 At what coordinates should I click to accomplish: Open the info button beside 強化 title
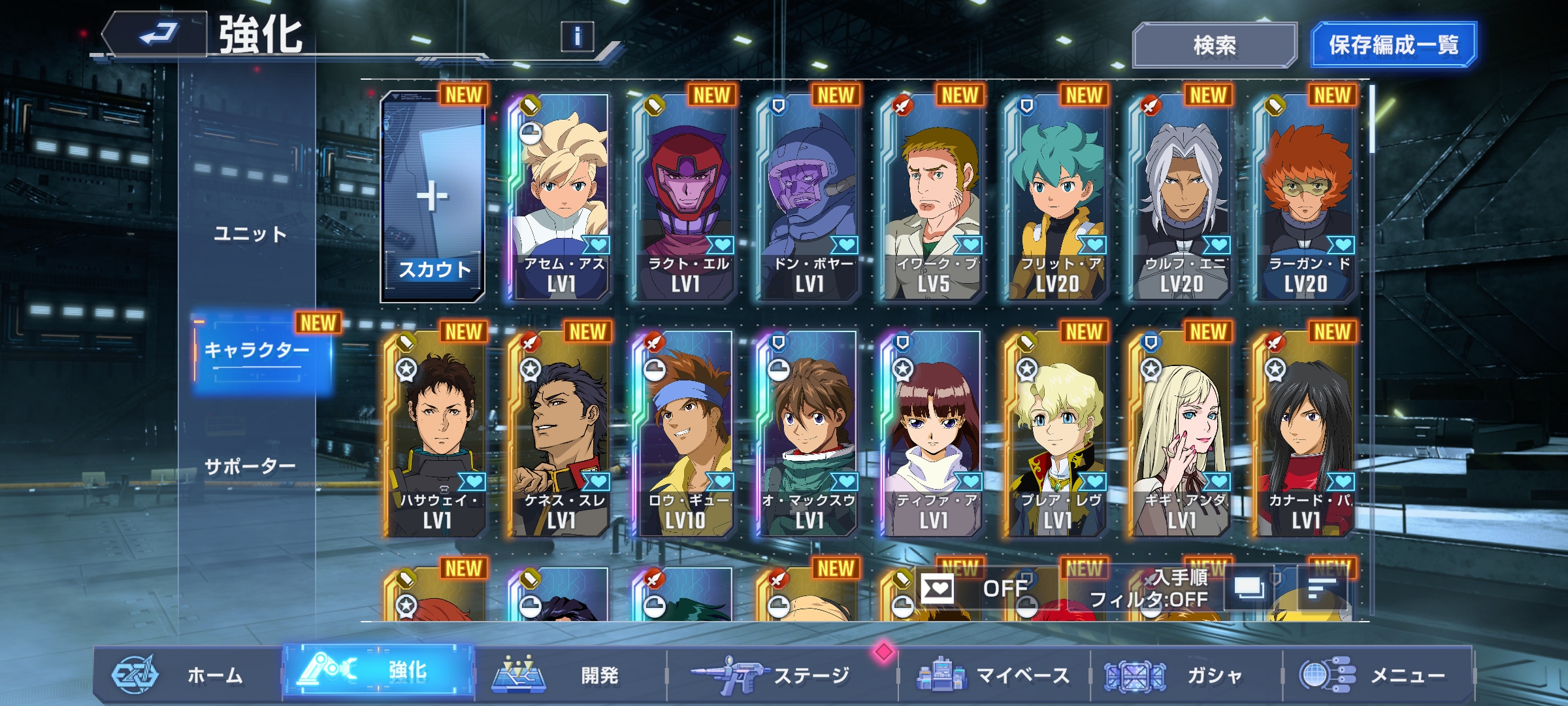577,37
